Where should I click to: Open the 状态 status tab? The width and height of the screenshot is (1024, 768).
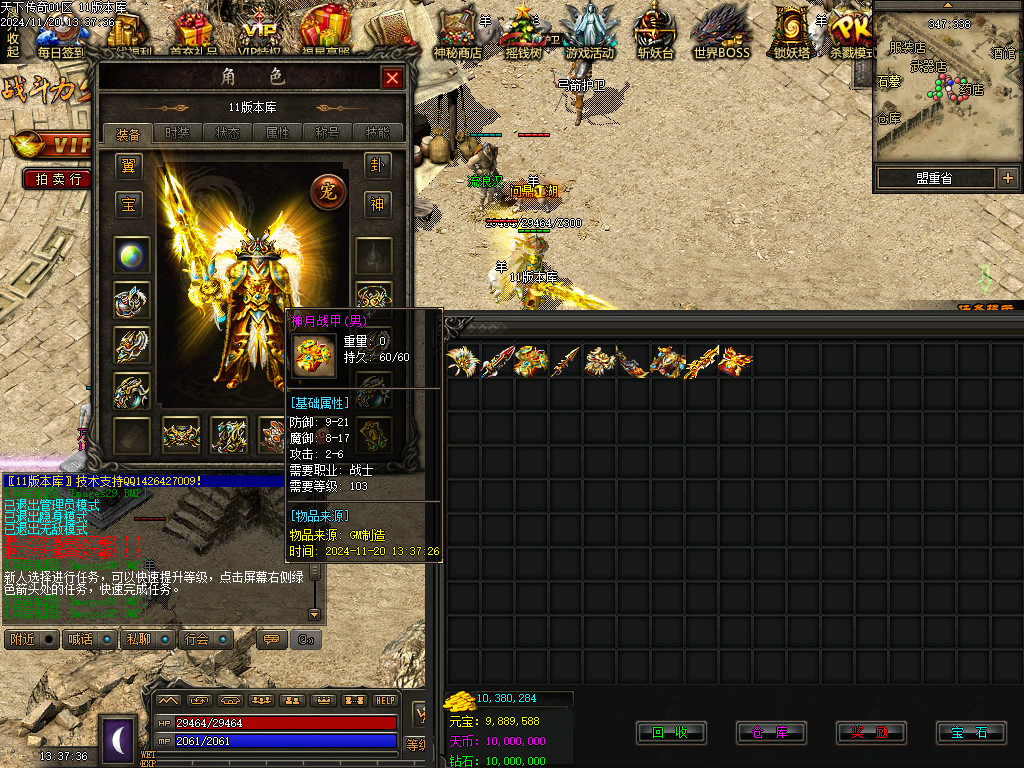coord(228,133)
